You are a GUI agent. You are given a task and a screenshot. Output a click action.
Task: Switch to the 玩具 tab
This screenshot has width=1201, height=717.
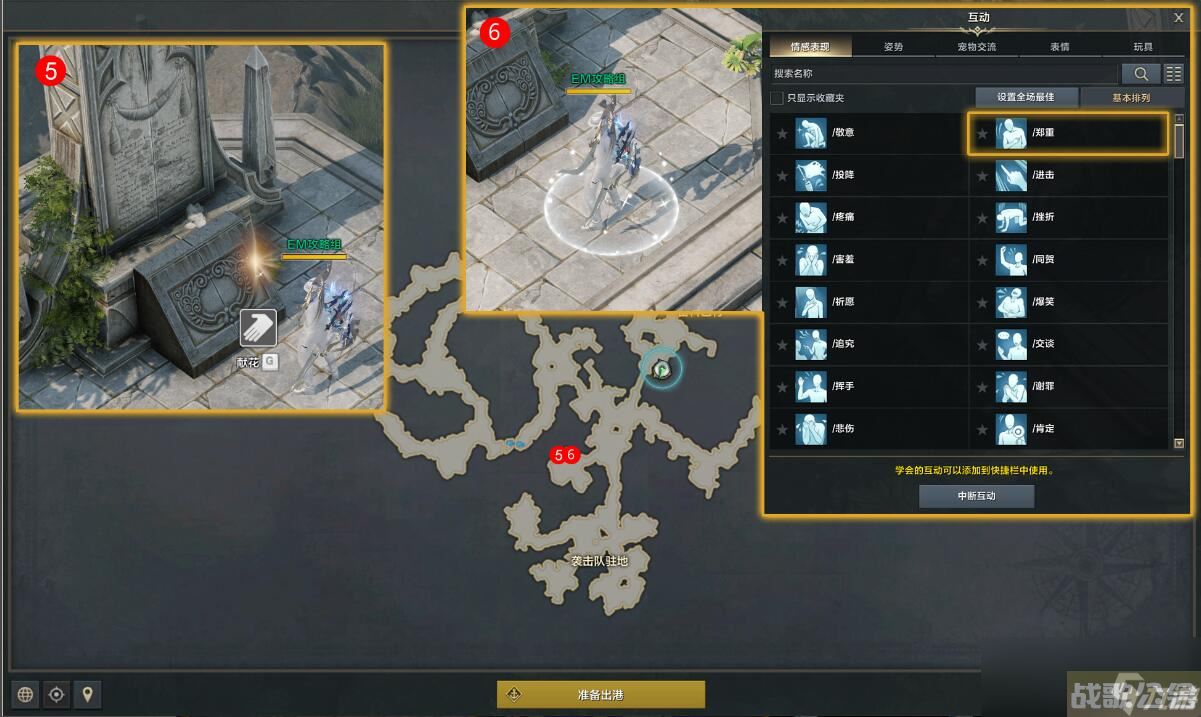click(x=1142, y=47)
